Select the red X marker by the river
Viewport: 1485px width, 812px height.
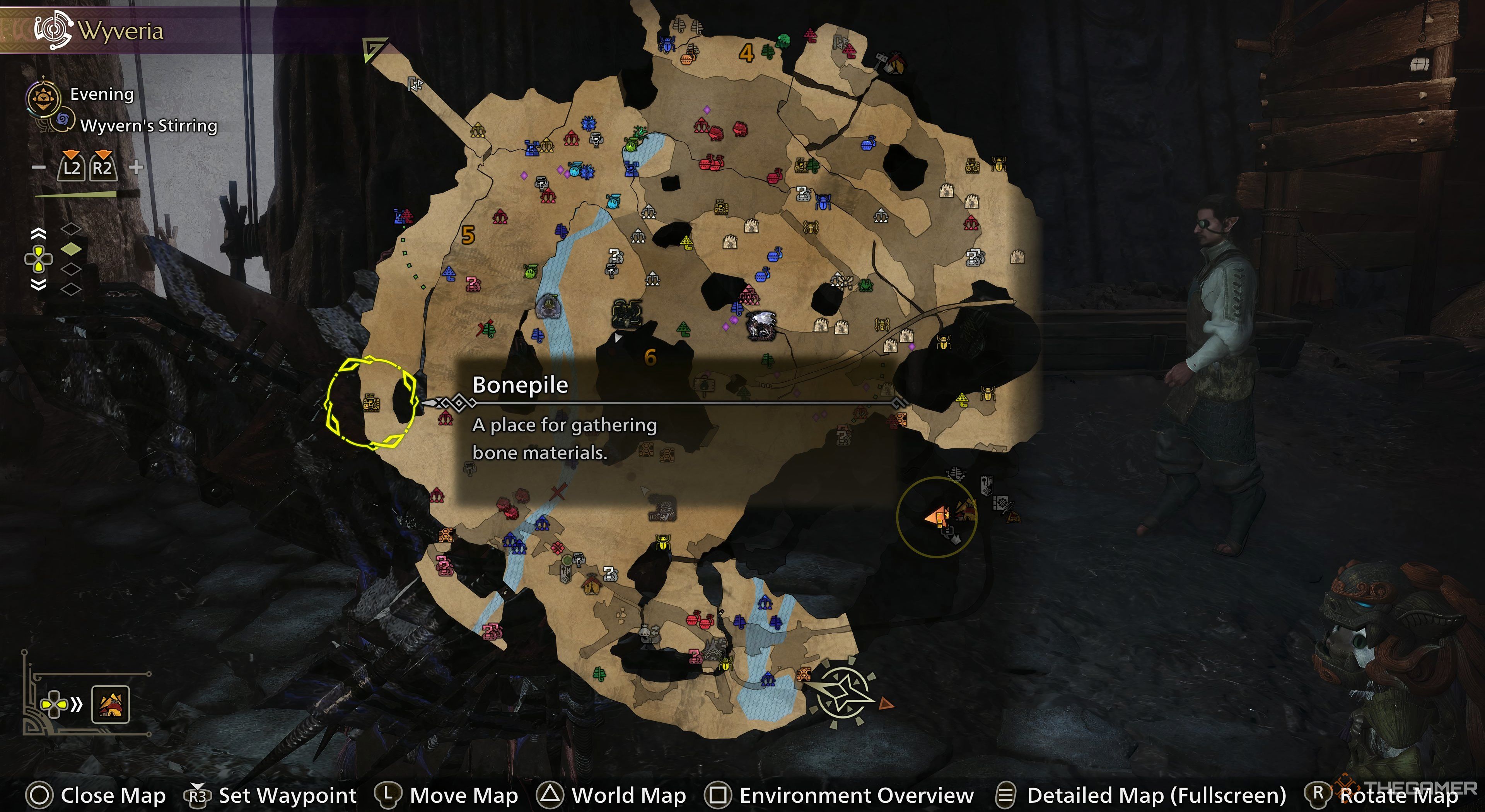pyautogui.click(x=557, y=492)
